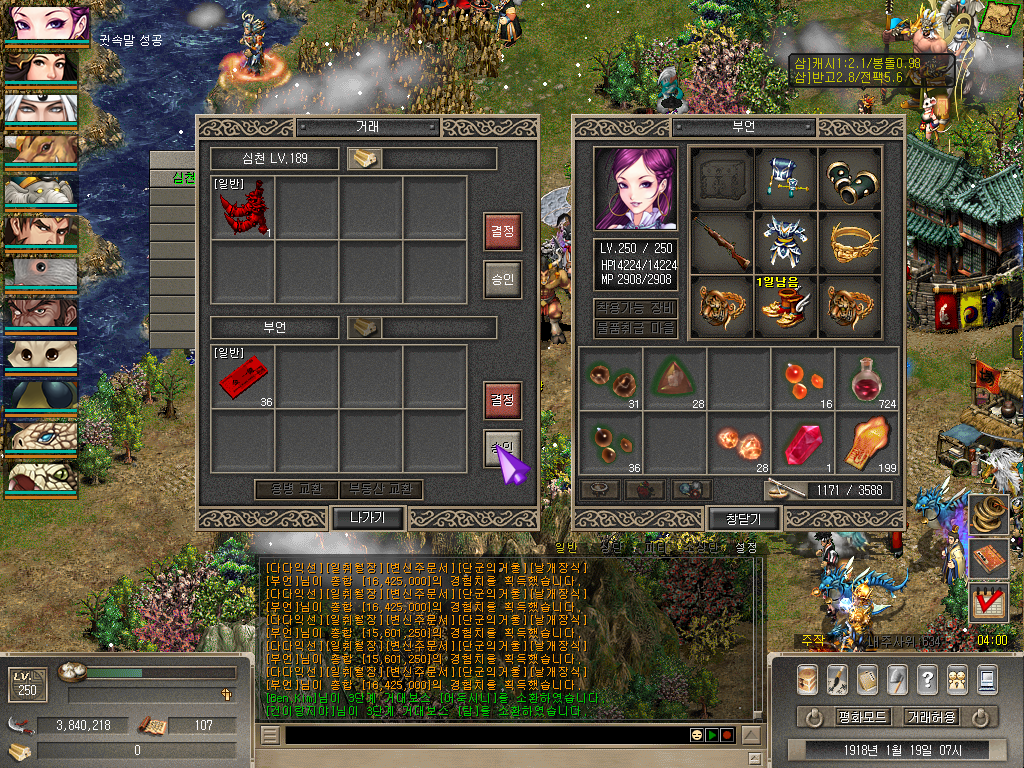The height and width of the screenshot is (768, 1024).
Task: Confirm your offer with 부언's red 결정 button
Action: (502, 399)
